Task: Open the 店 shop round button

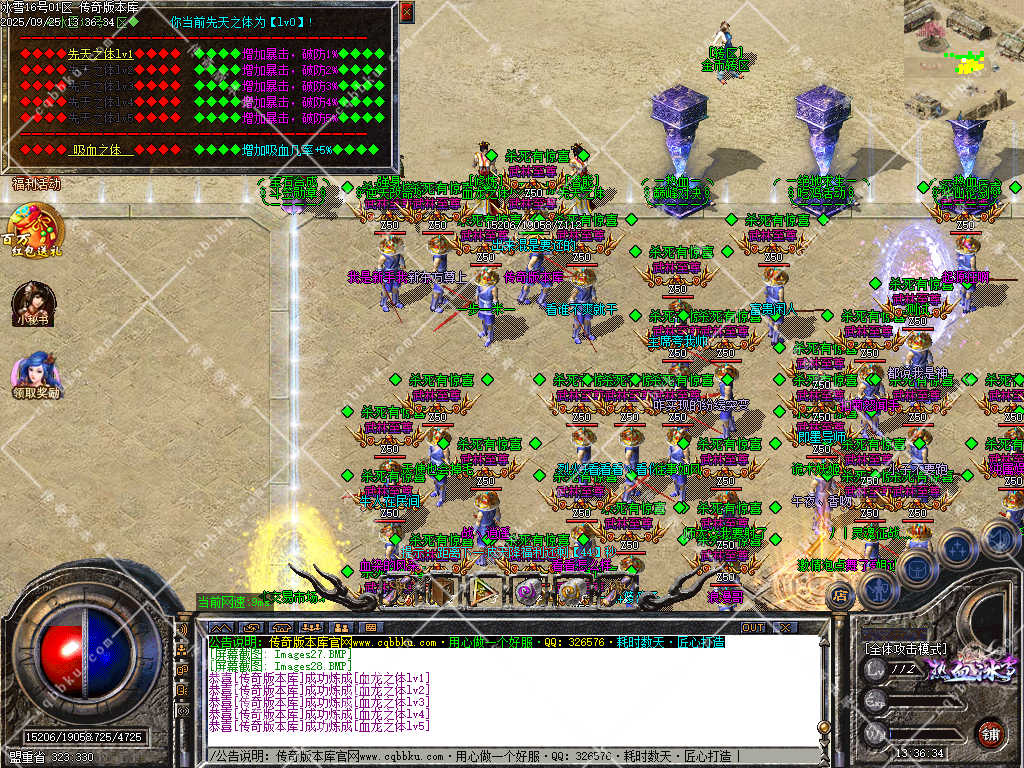Action: coord(840,596)
